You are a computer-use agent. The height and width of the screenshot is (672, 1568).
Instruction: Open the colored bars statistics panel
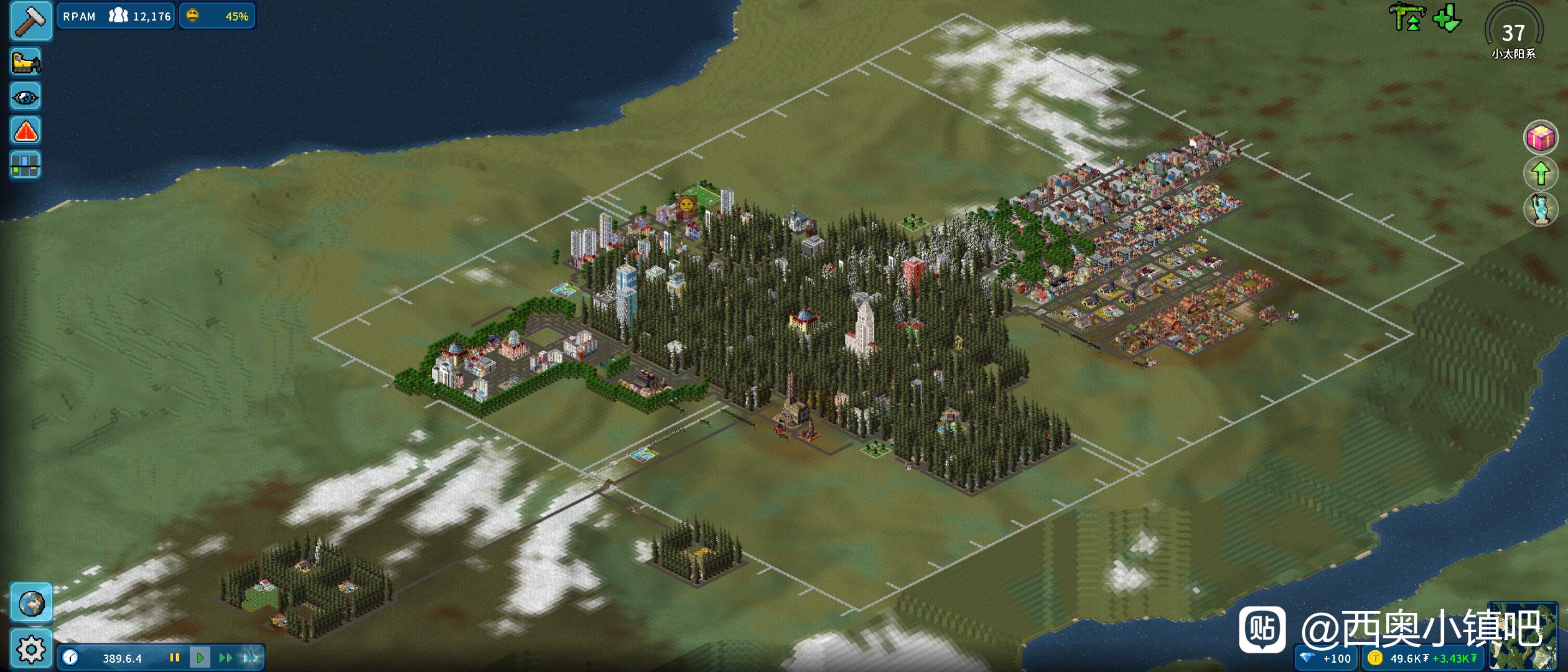point(26,166)
